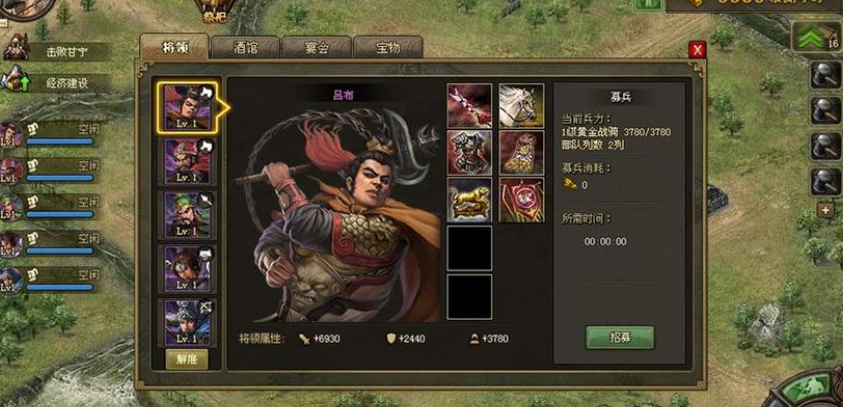Close the general panel with the red X
843x407 pixels.
pos(698,50)
